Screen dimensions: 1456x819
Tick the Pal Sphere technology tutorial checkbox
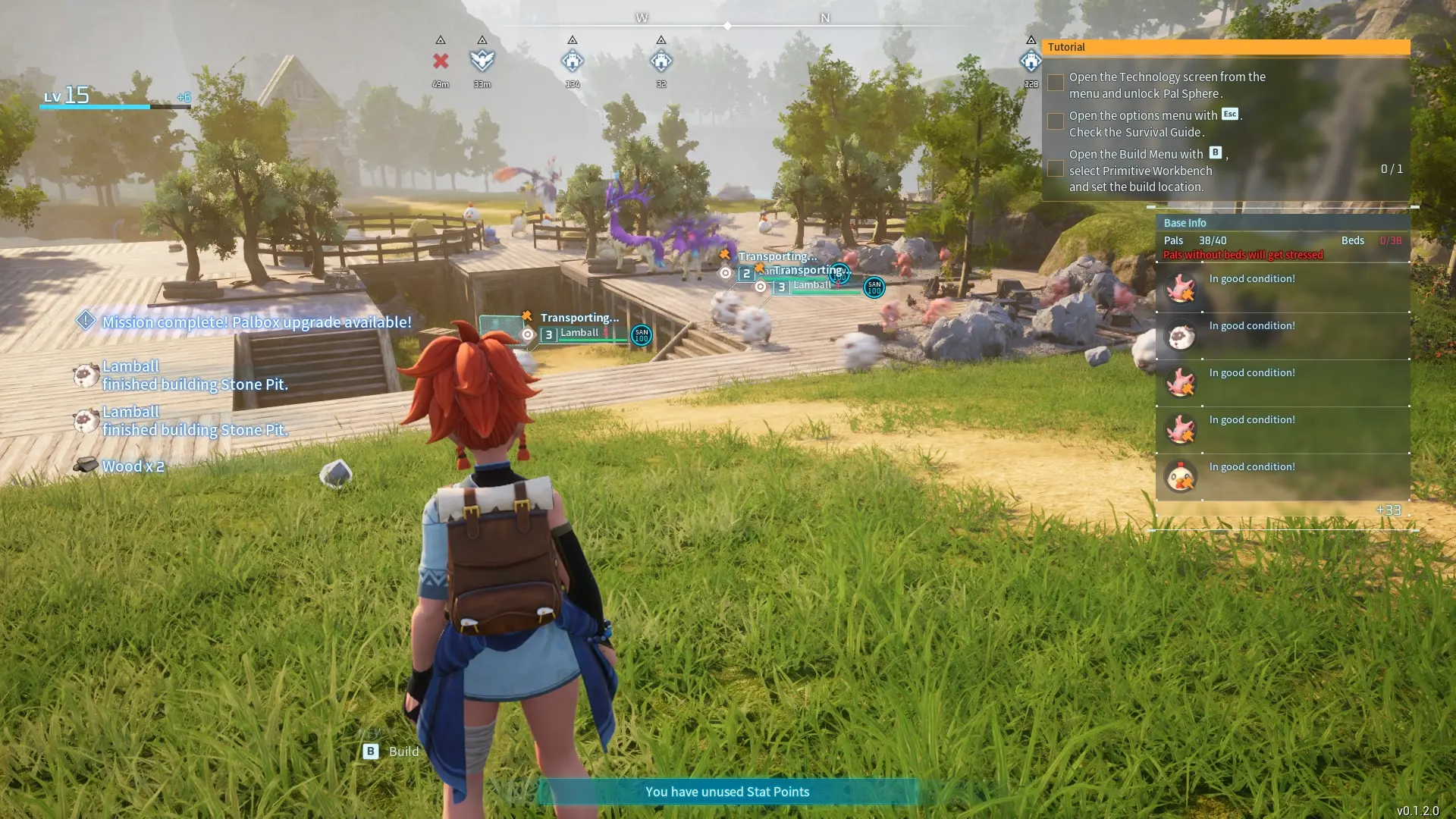click(1055, 83)
